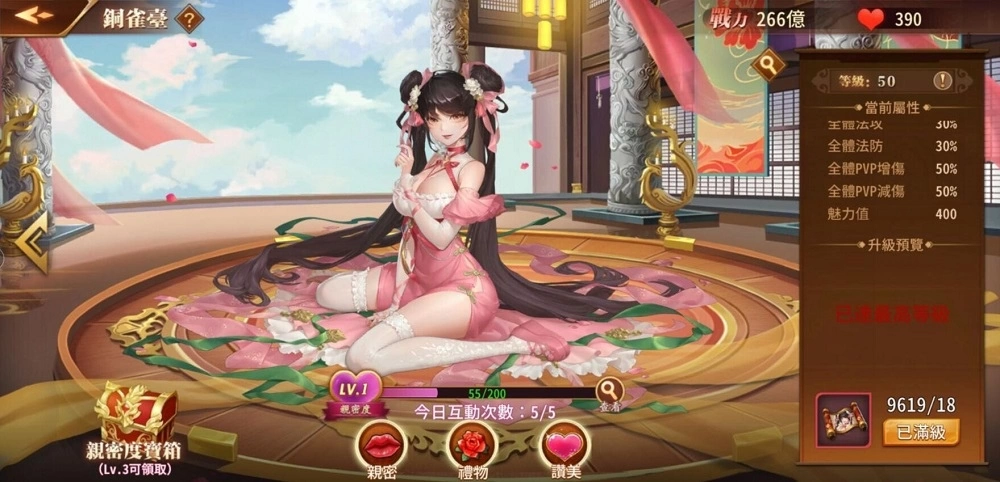Screen dimensions: 1000x482
Task: Tap the magnifier above the attribute panel
Action: coord(769,65)
